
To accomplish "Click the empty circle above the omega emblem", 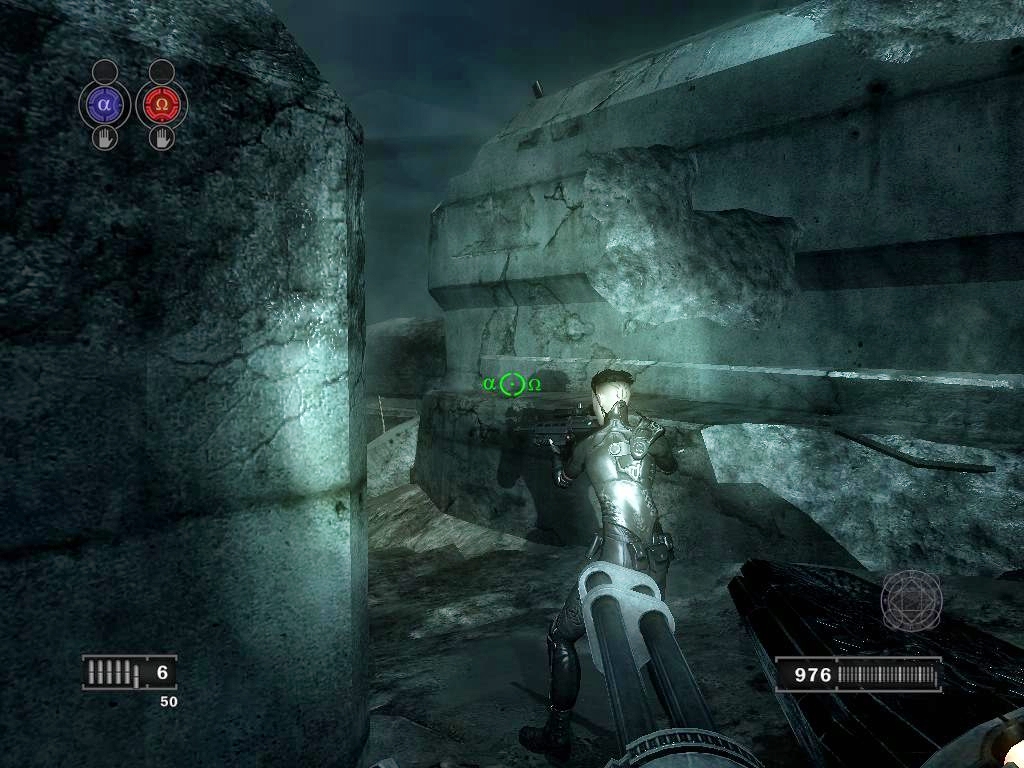I will pos(161,71).
